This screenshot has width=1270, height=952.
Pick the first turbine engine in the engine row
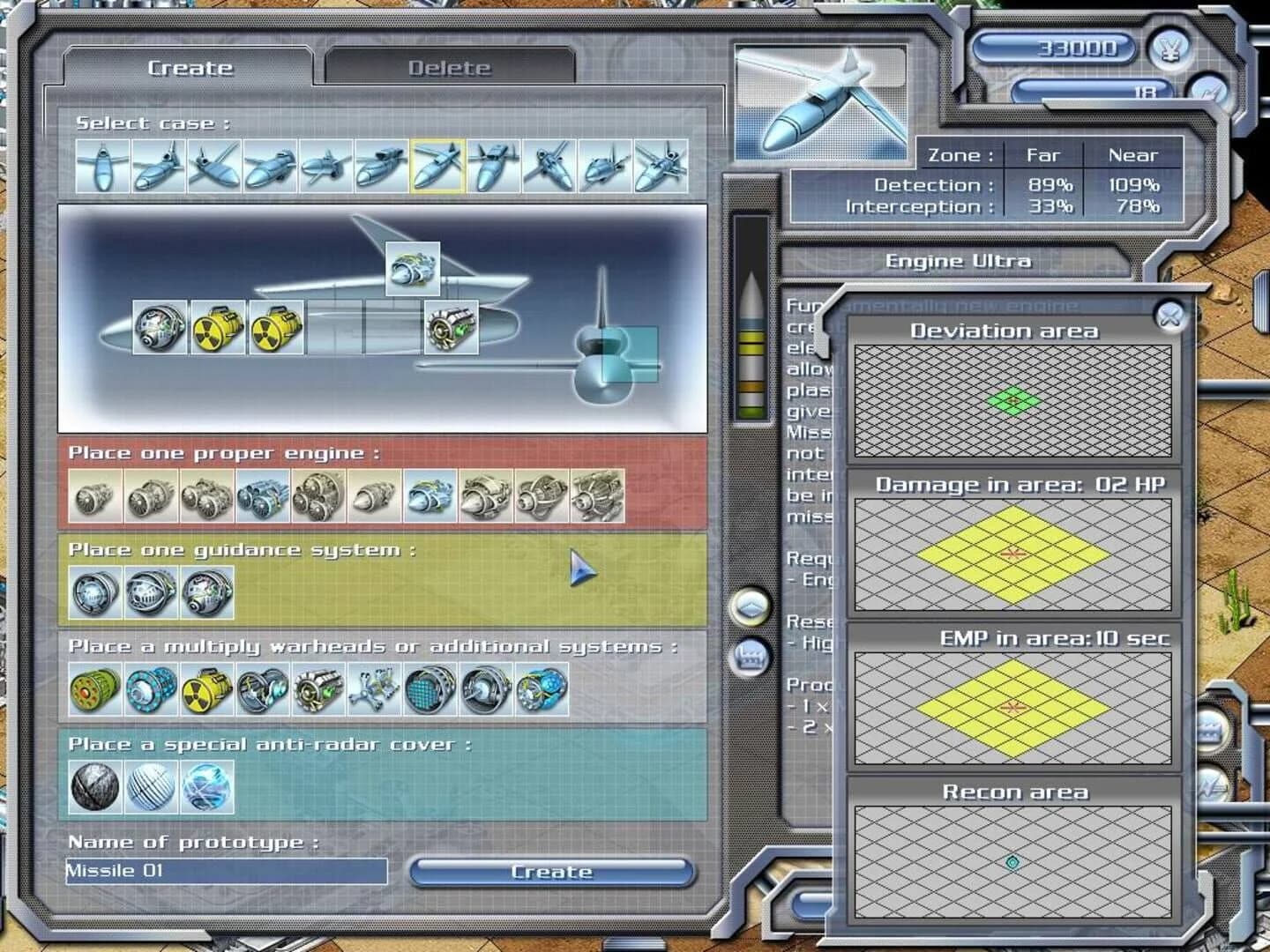tap(93, 497)
